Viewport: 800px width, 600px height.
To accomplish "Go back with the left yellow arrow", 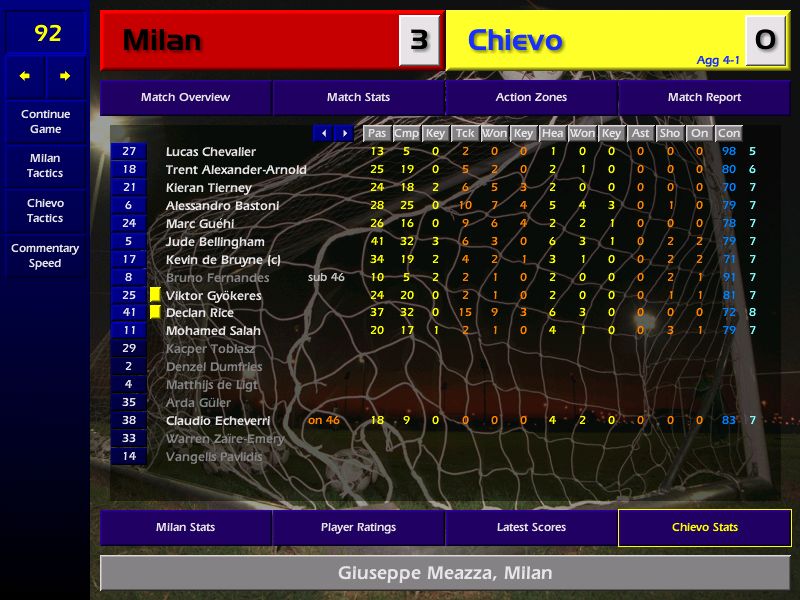I will [x=25, y=76].
